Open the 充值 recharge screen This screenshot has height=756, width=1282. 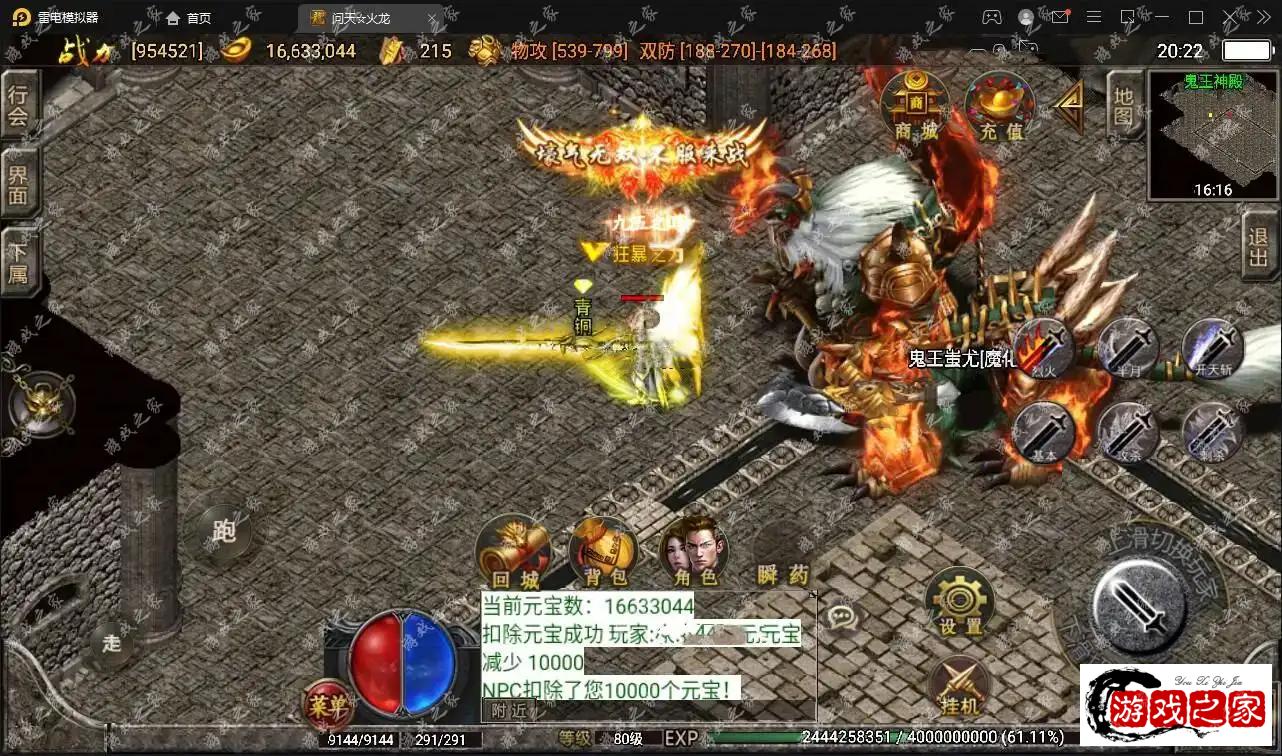pyautogui.click(x=999, y=103)
